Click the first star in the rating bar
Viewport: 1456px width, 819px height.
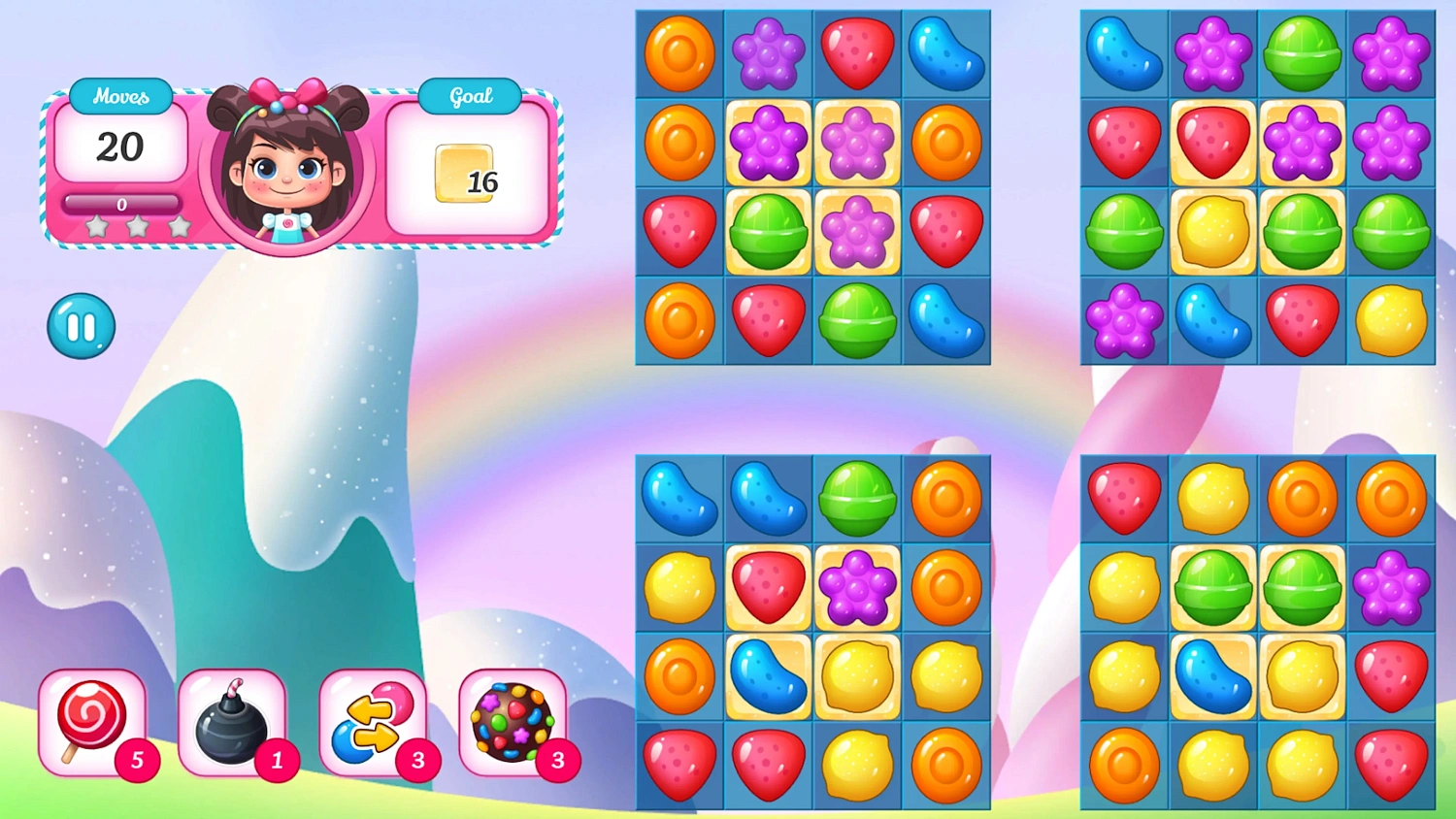point(96,225)
